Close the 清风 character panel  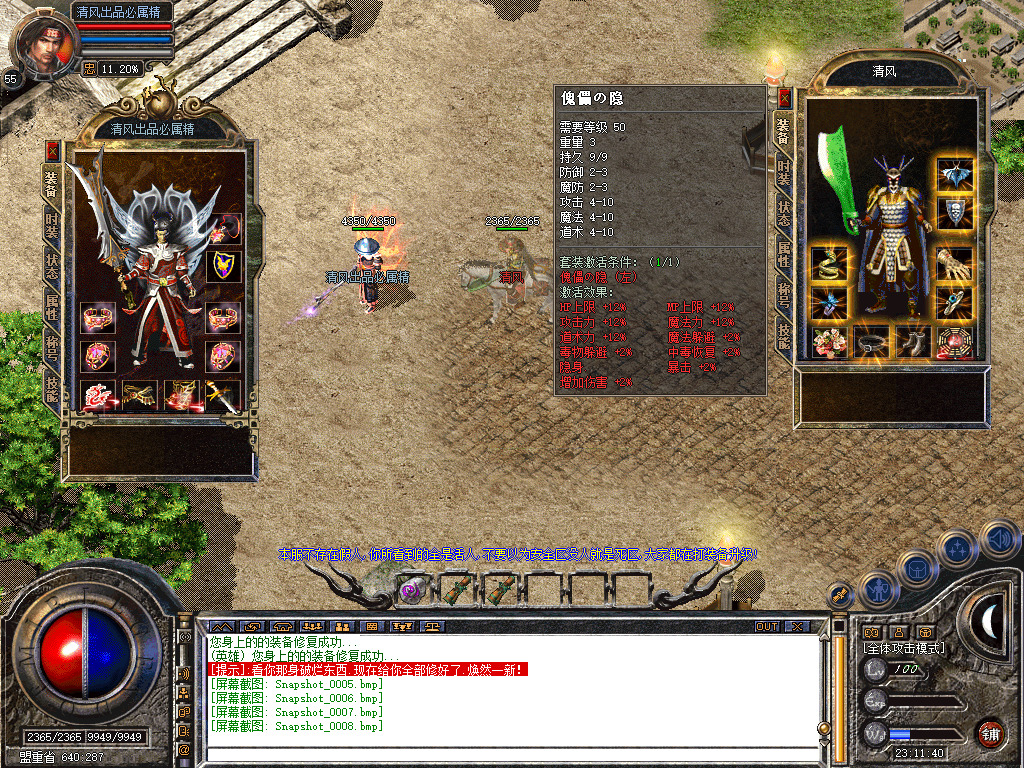(x=785, y=98)
